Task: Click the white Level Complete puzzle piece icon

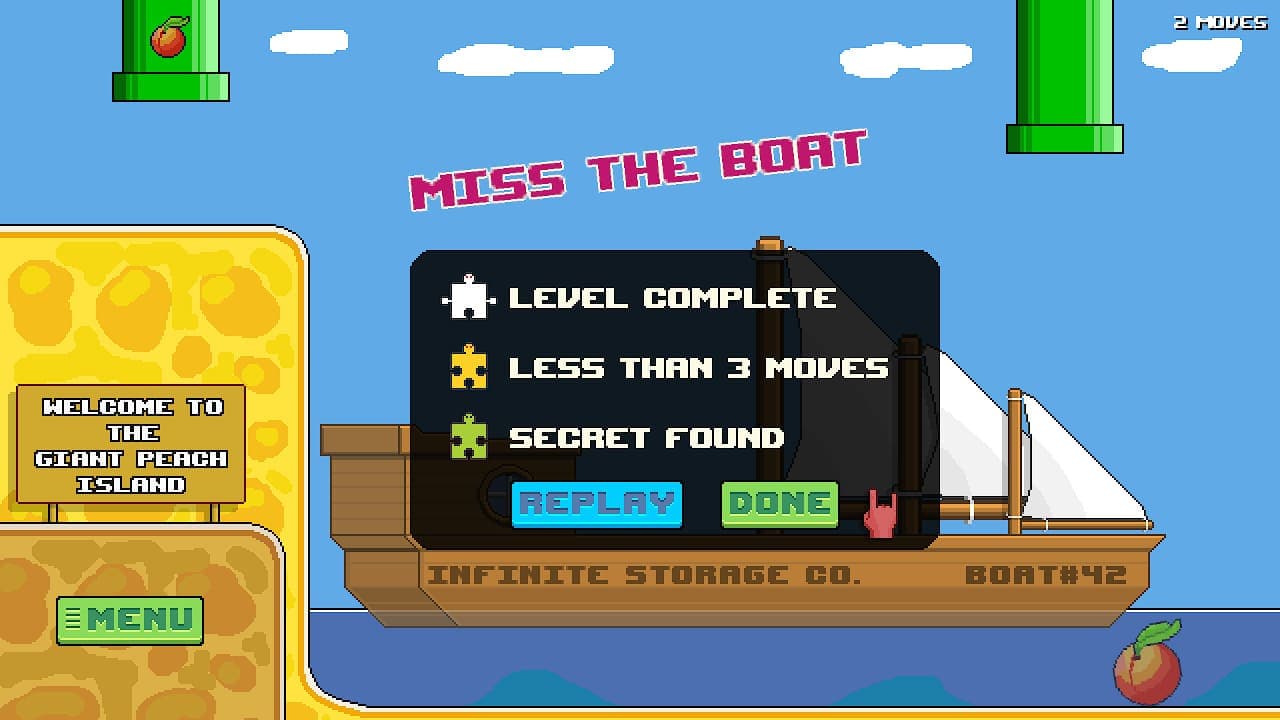Action: tap(468, 296)
